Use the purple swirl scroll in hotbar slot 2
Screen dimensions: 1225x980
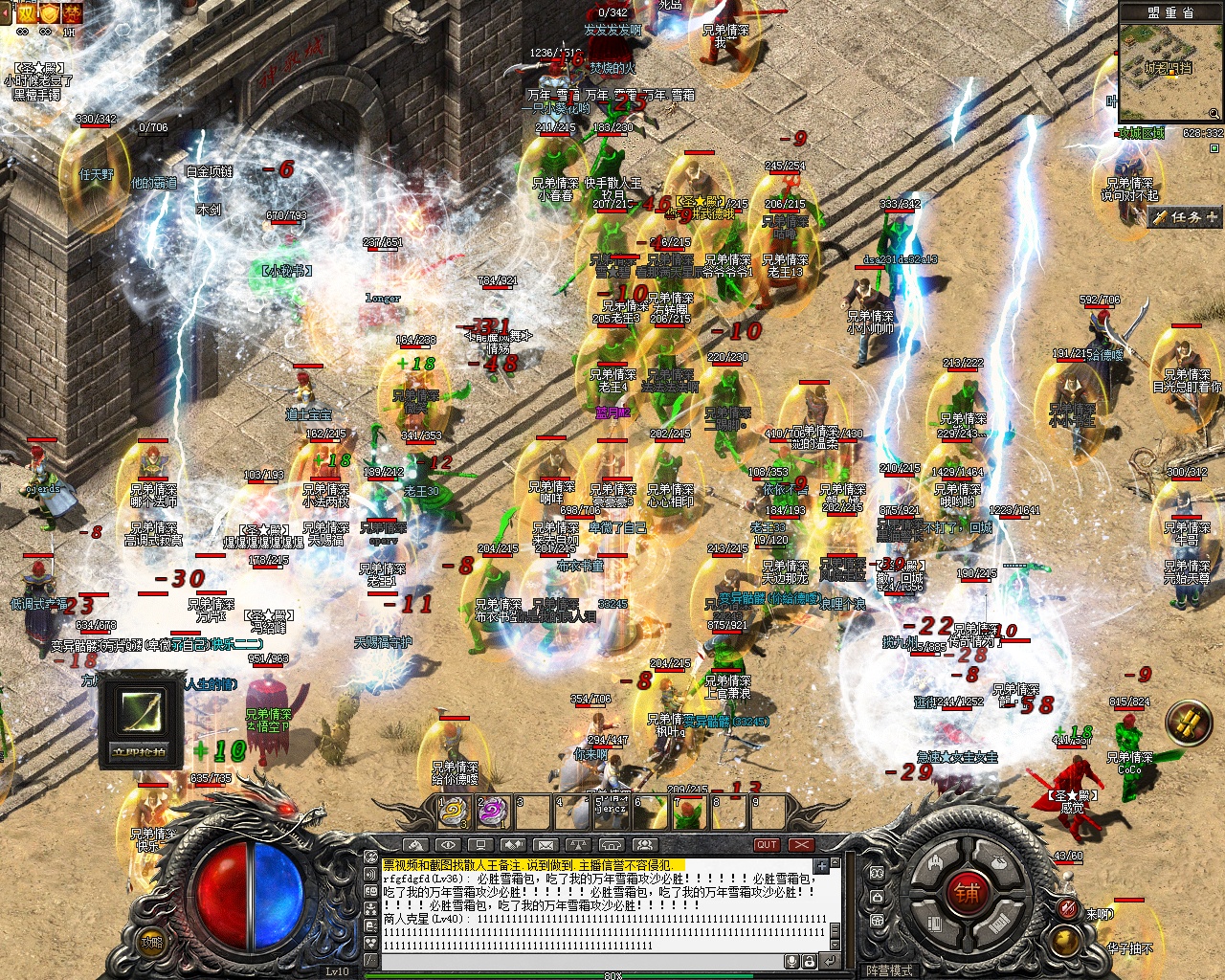(x=492, y=813)
